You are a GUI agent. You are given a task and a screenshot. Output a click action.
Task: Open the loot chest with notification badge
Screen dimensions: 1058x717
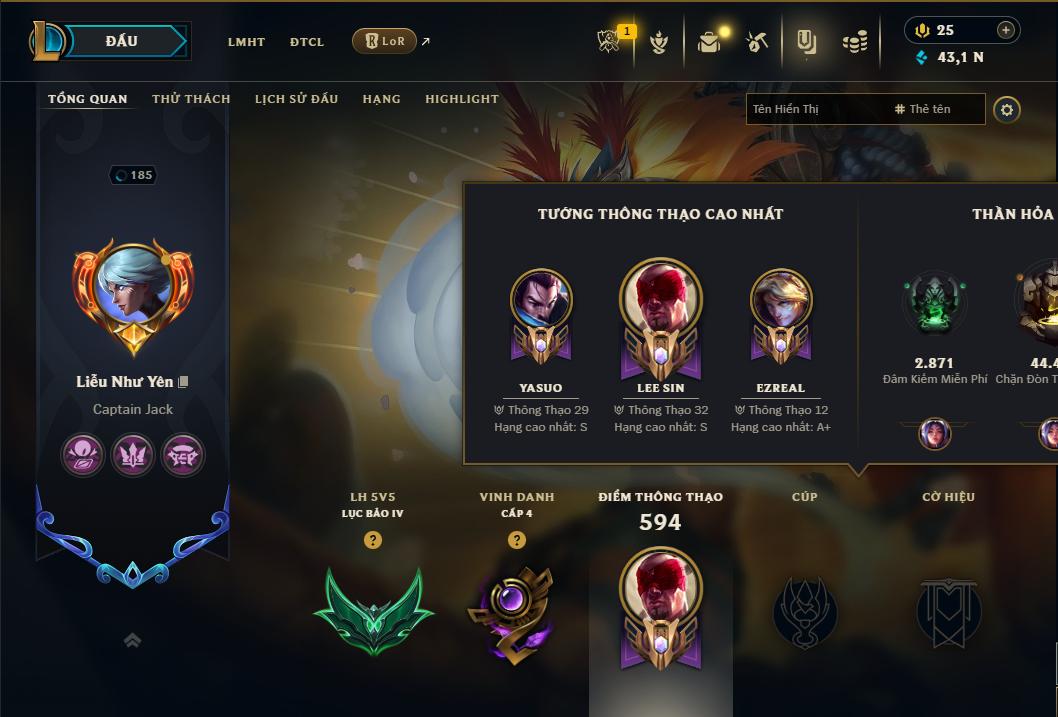pyautogui.click(x=710, y=42)
